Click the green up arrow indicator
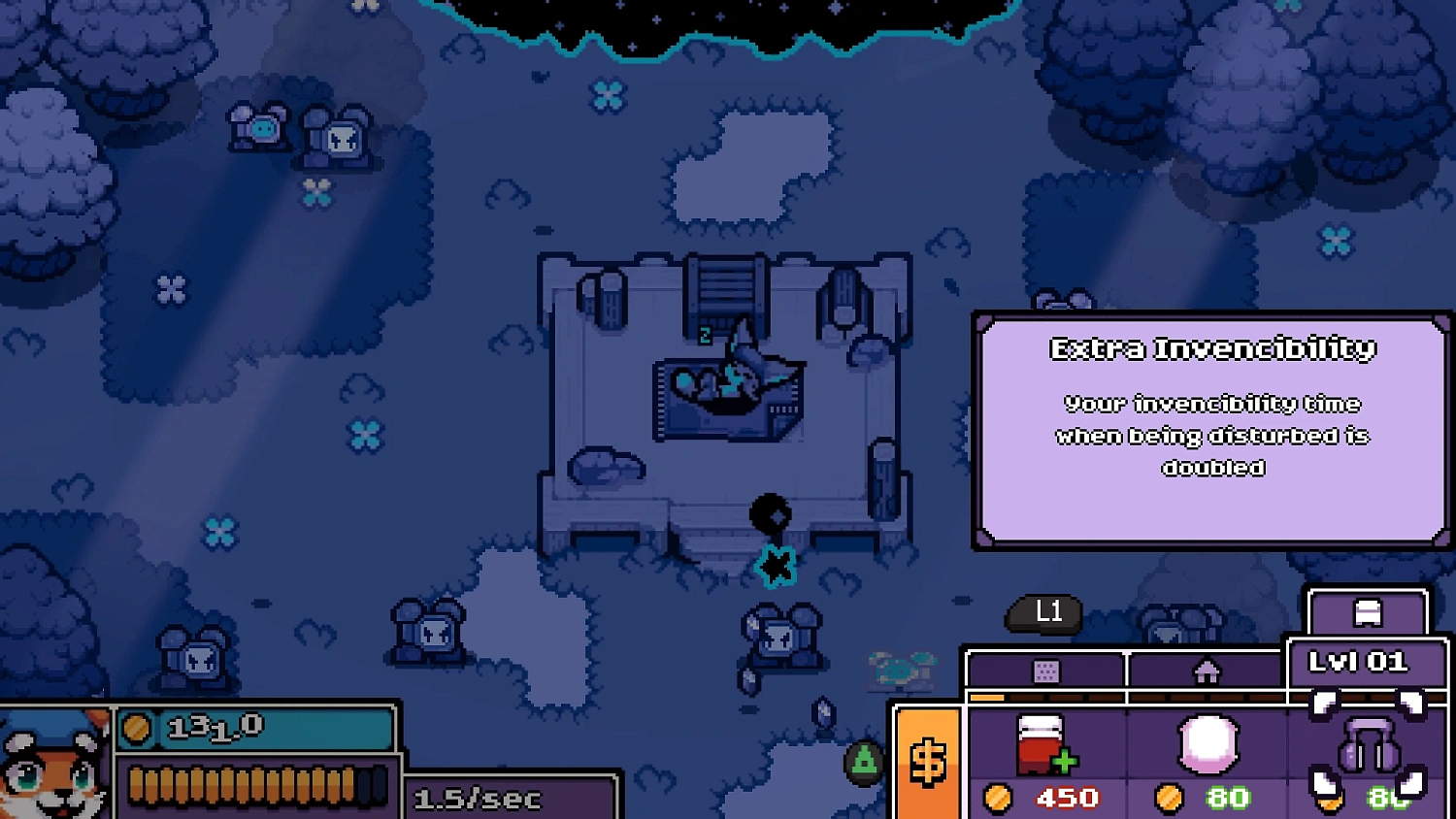 point(862,762)
